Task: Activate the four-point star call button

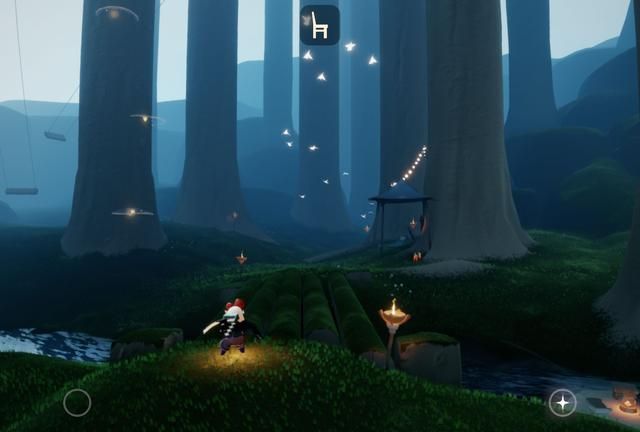Action: pos(562,402)
